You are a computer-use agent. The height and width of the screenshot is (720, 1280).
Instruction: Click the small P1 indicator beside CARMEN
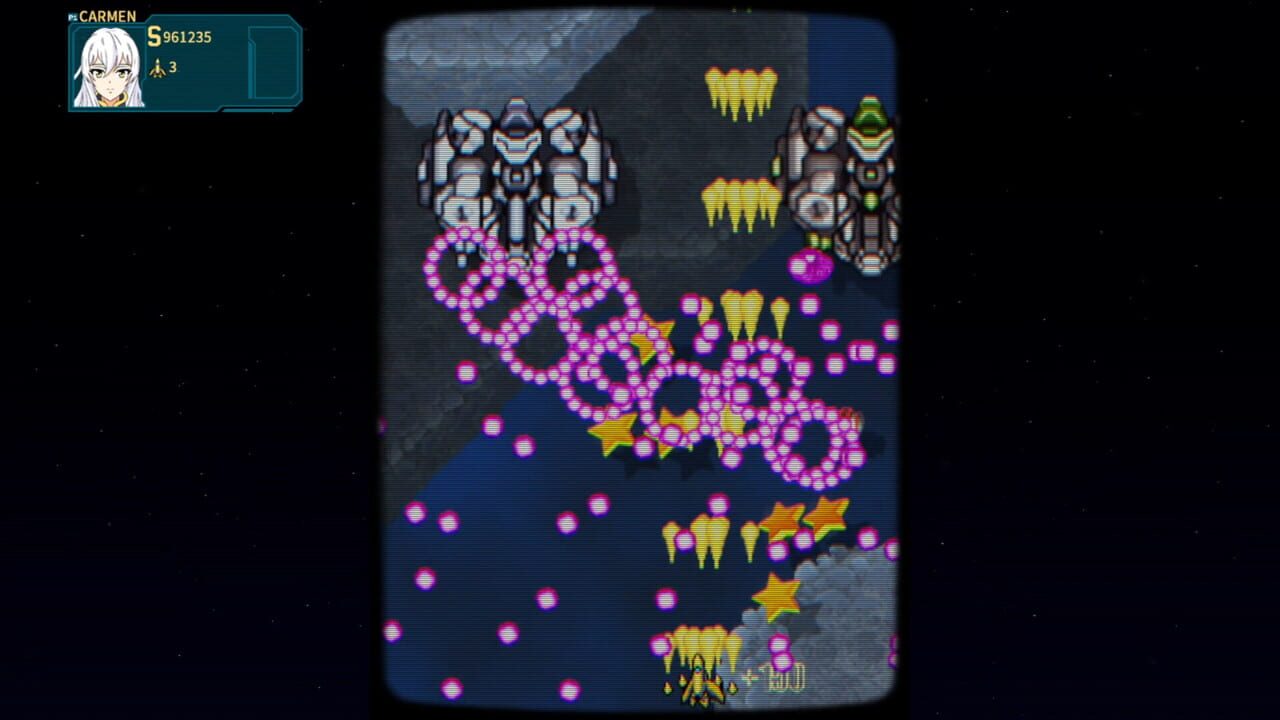coord(72,15)
